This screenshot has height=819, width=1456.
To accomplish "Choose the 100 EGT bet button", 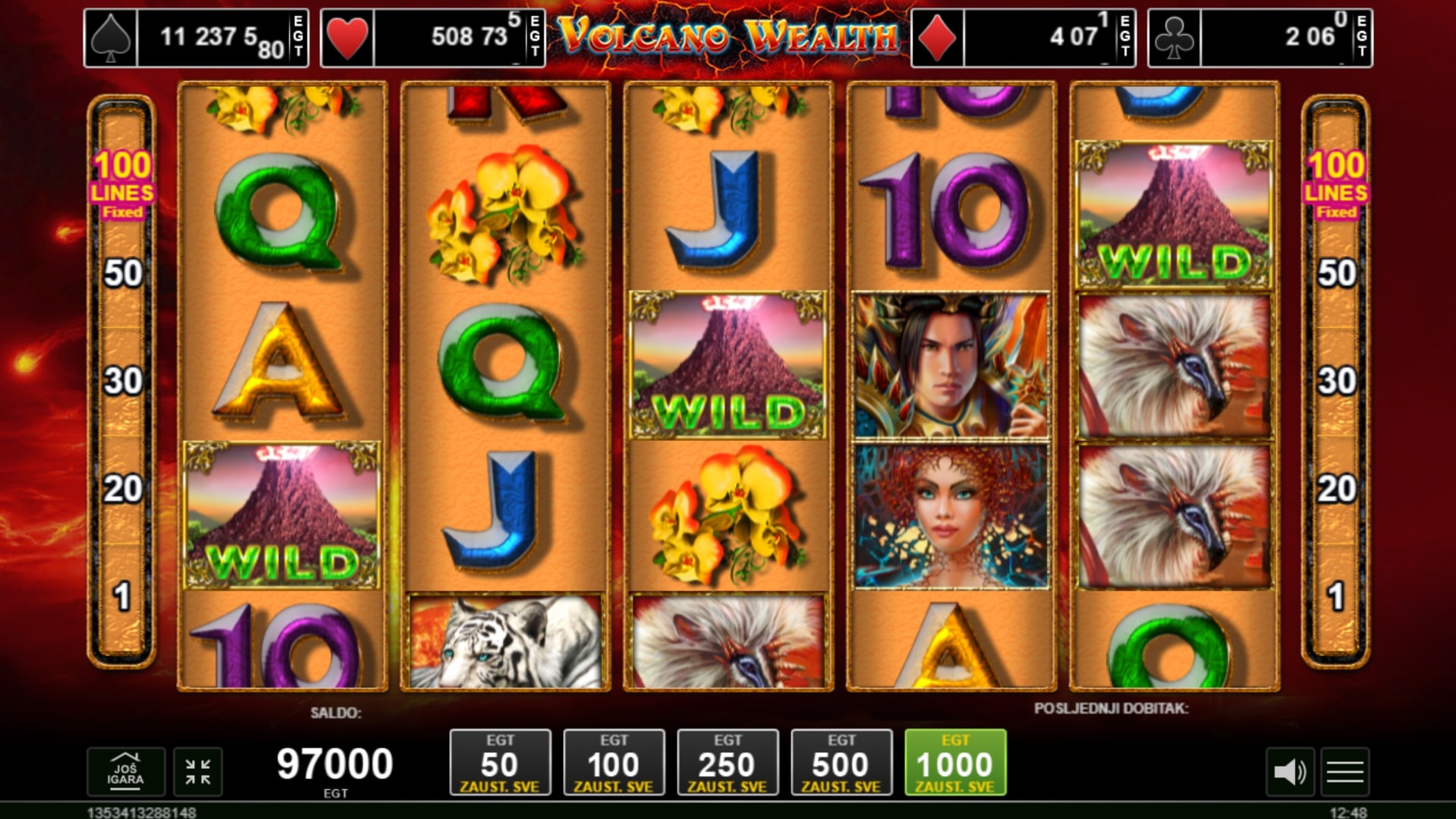I will click(x=614, y=762).
